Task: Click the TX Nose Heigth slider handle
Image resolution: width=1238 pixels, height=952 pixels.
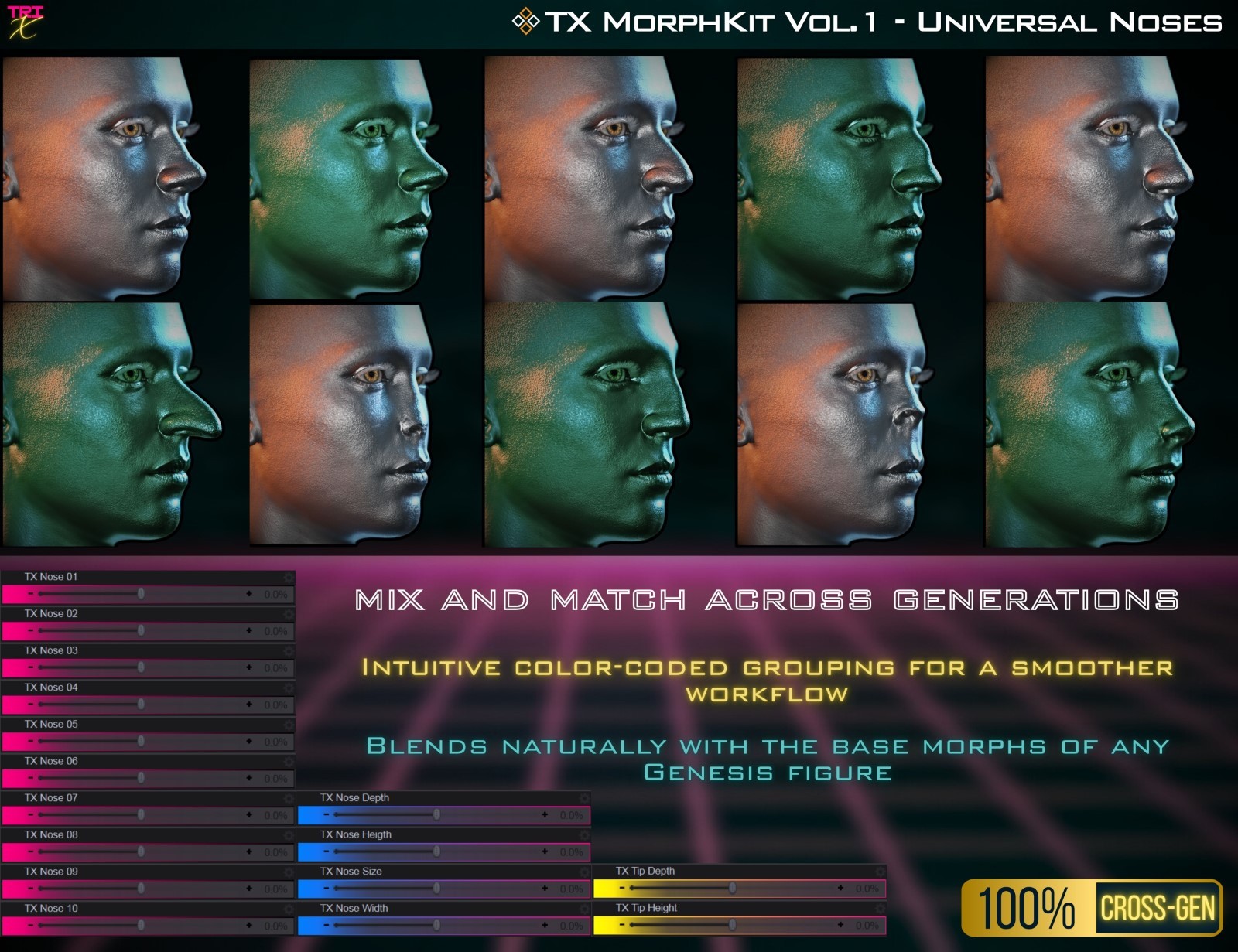Action: point(437,853)
